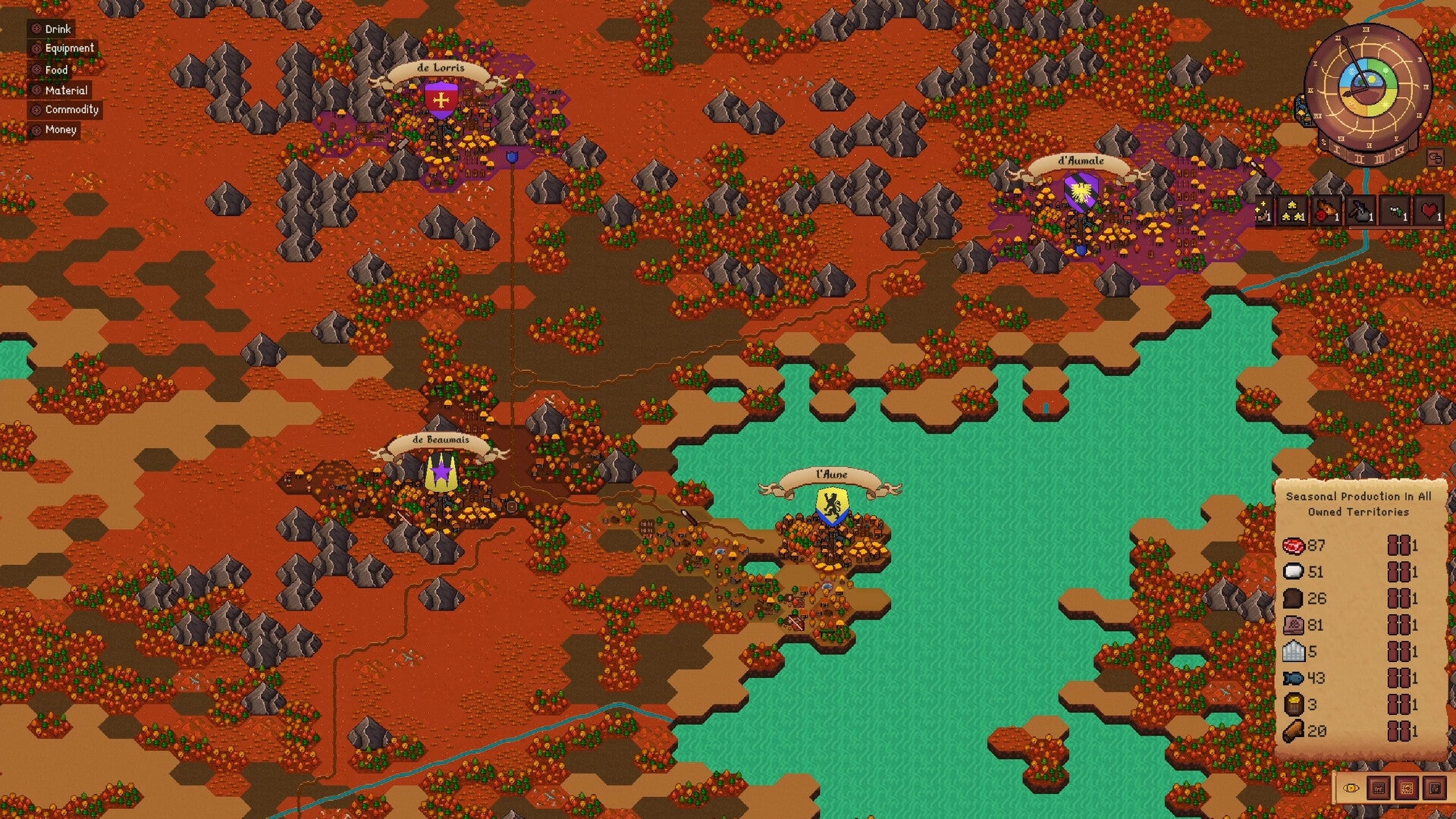Select the meat icon in Seasonal Production panel
The image size is (1456, 819).
click(1294, 546)
